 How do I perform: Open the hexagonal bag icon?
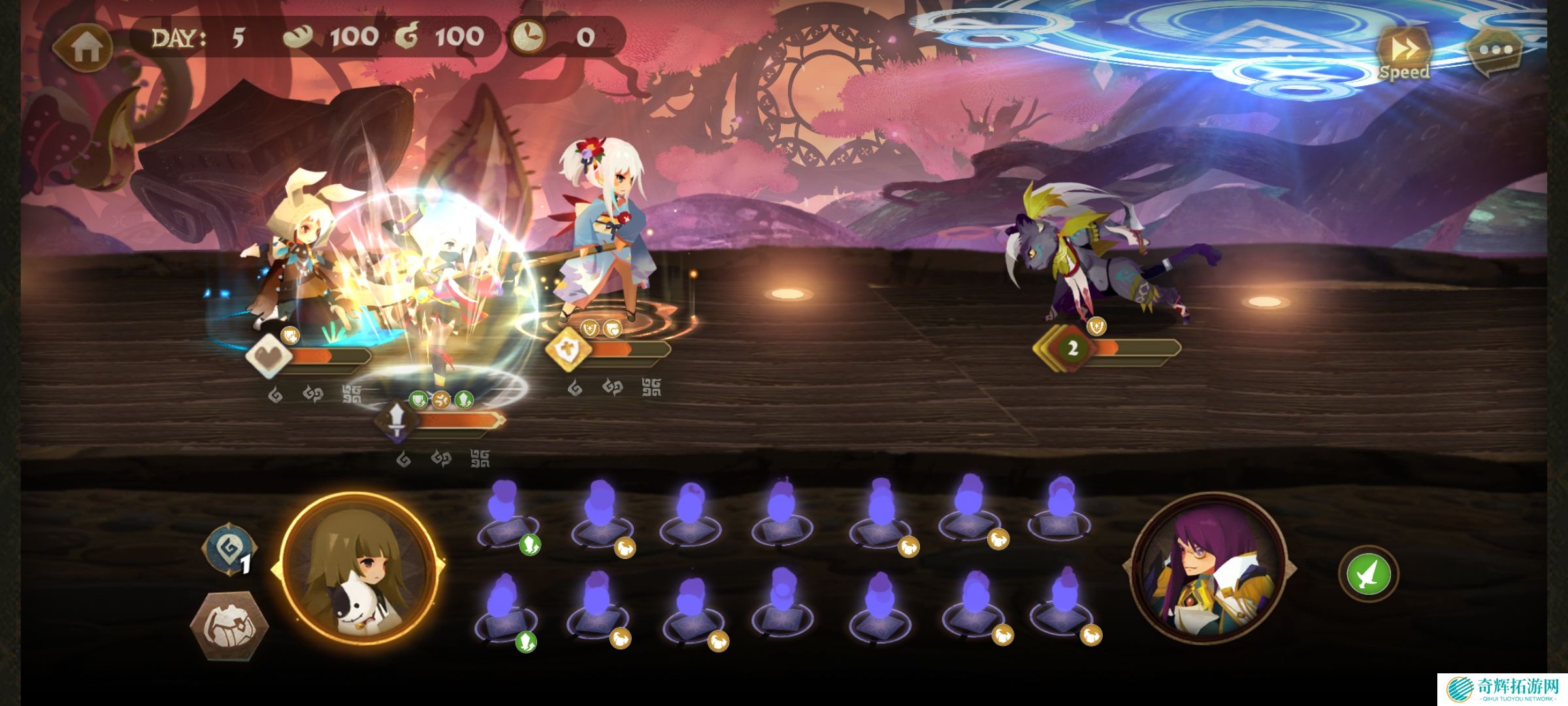point(229,626)
